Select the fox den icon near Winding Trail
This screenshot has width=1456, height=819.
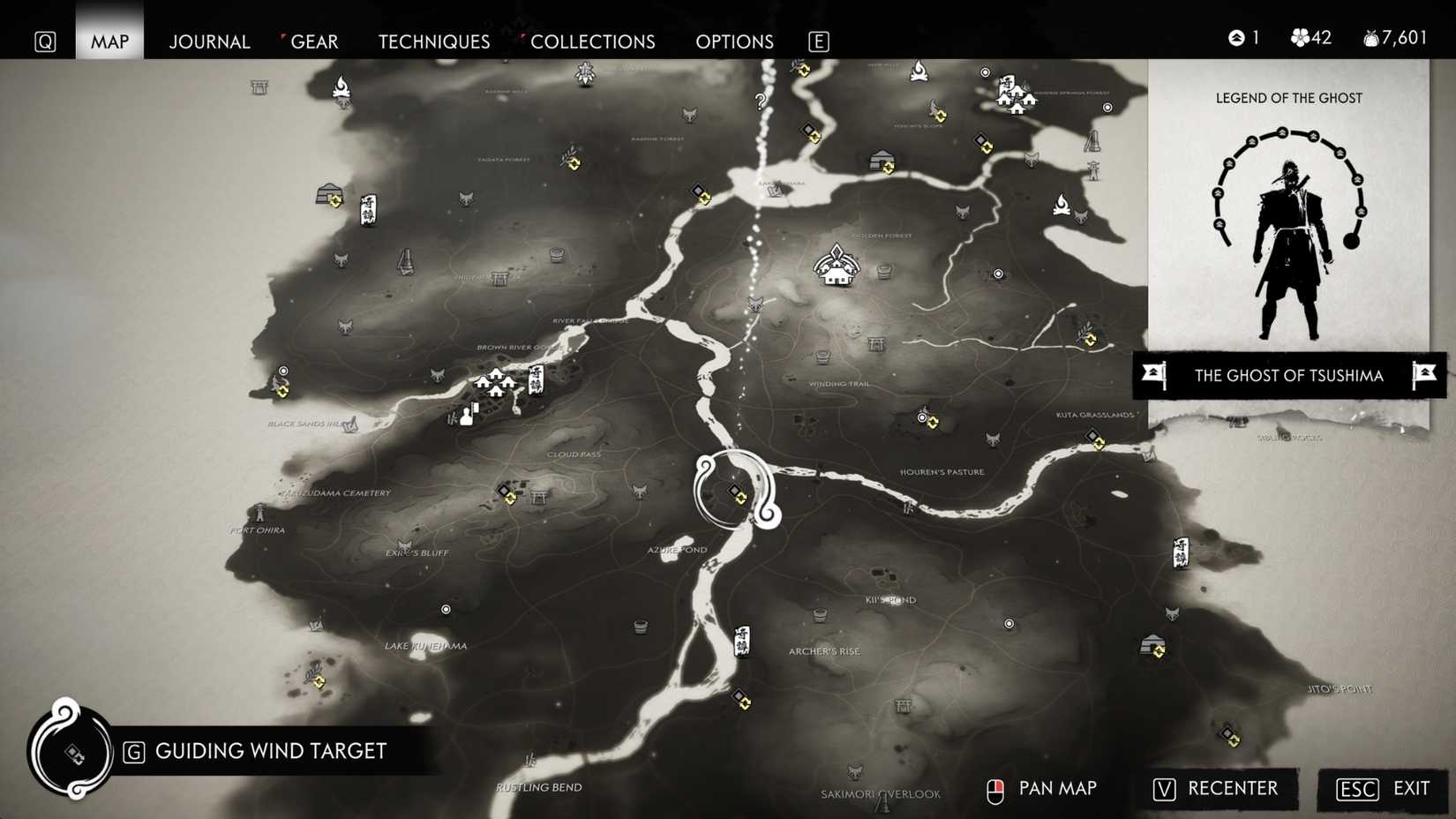(755, 304)
